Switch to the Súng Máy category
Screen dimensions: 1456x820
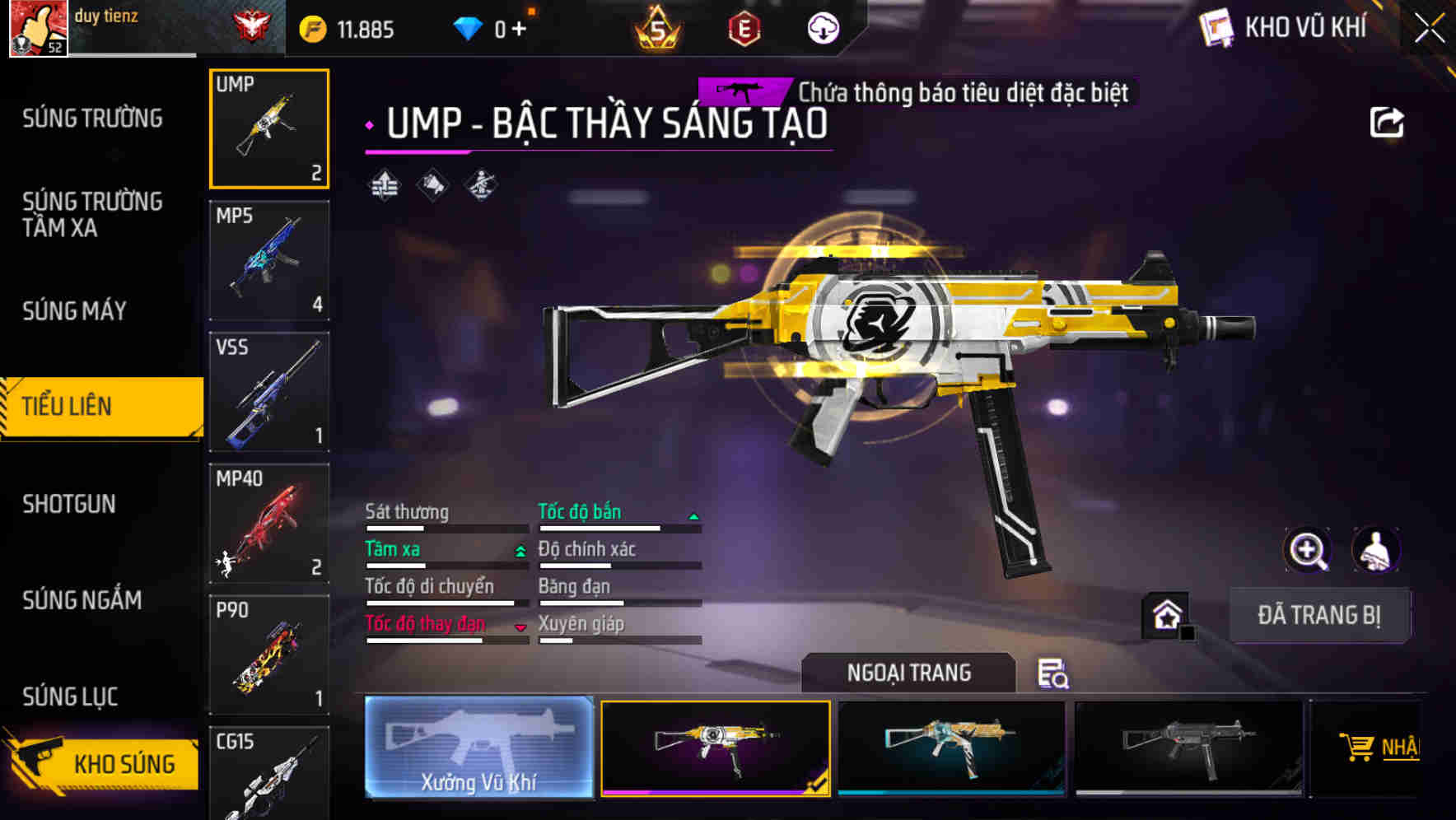74,310
